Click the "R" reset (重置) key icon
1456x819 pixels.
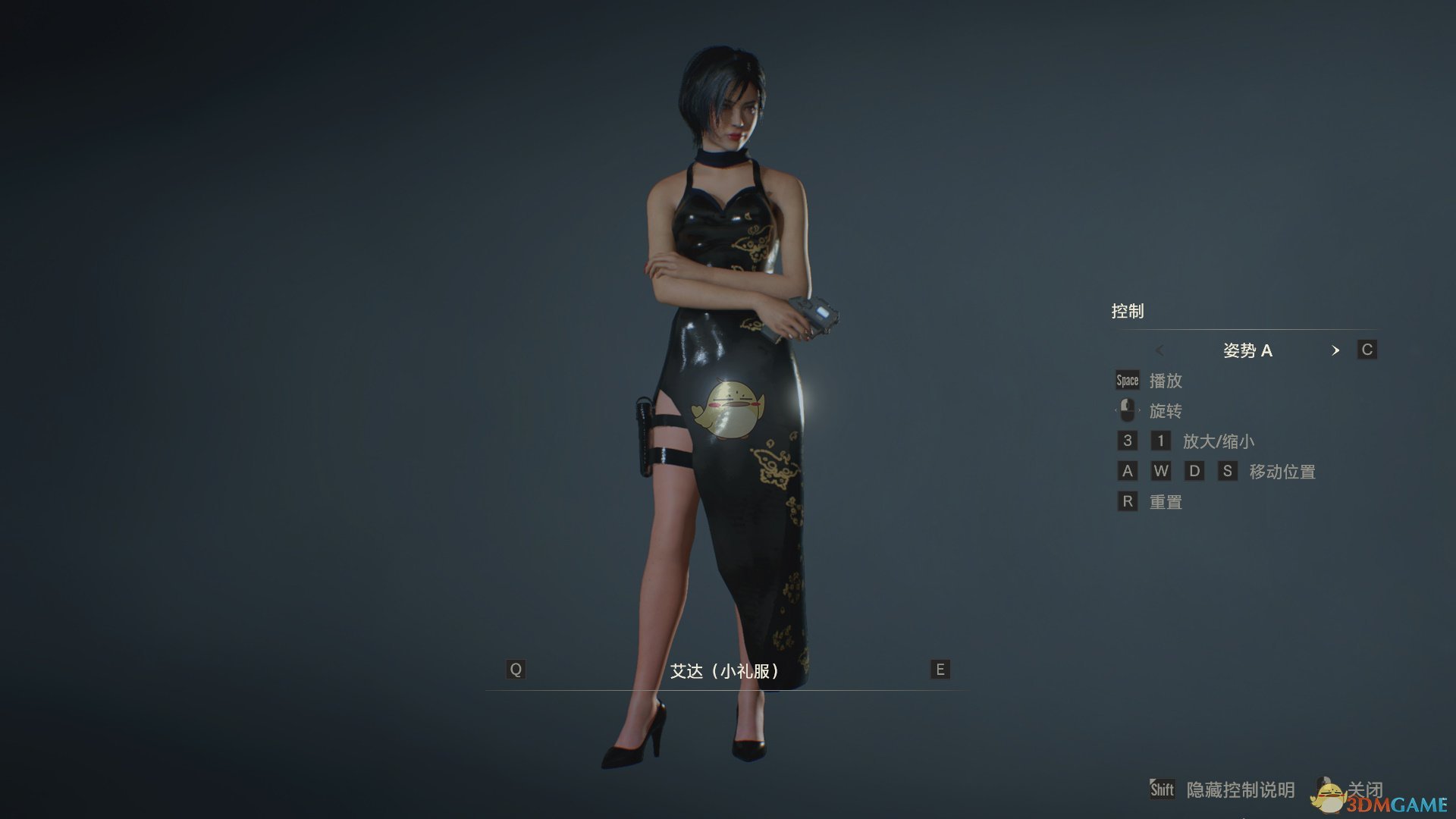(x=1128, y=501)
